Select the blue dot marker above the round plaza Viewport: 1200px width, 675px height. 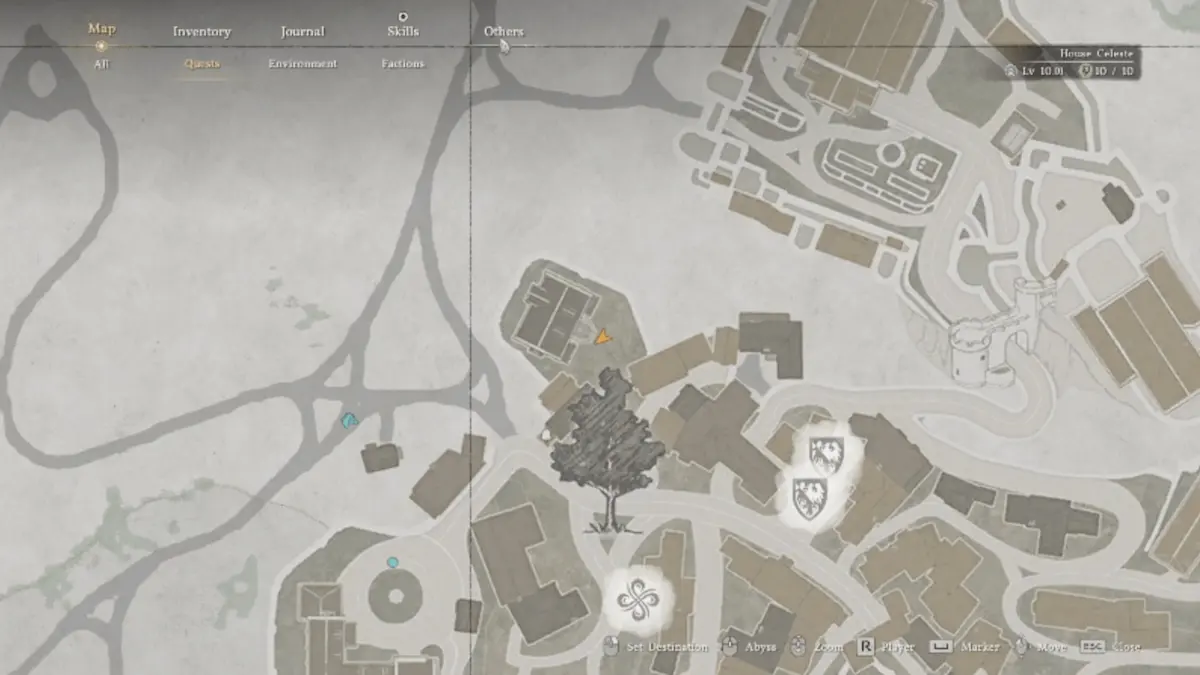coord(392,563)
